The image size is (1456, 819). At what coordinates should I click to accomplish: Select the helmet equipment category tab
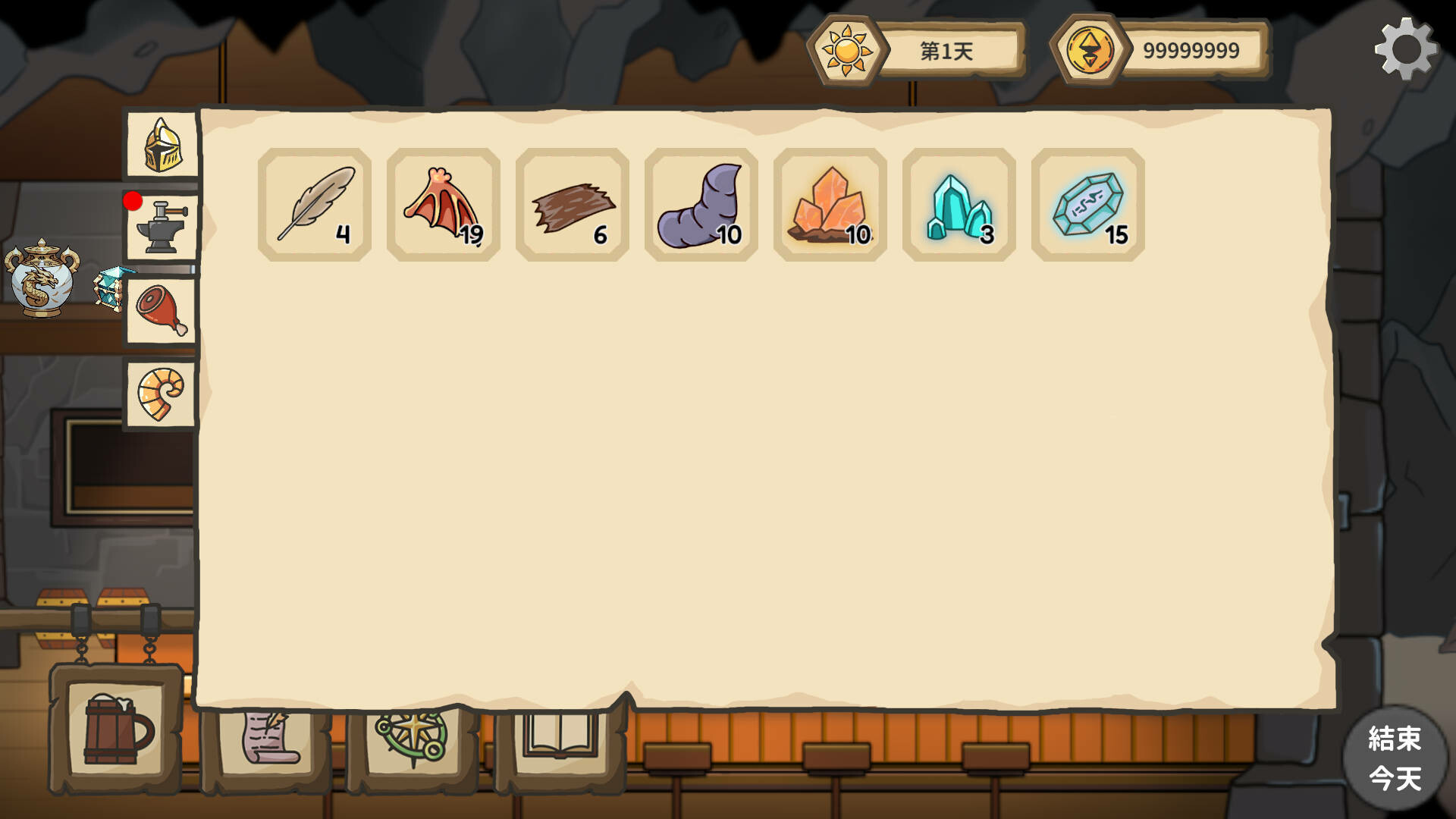pos(161,146)
